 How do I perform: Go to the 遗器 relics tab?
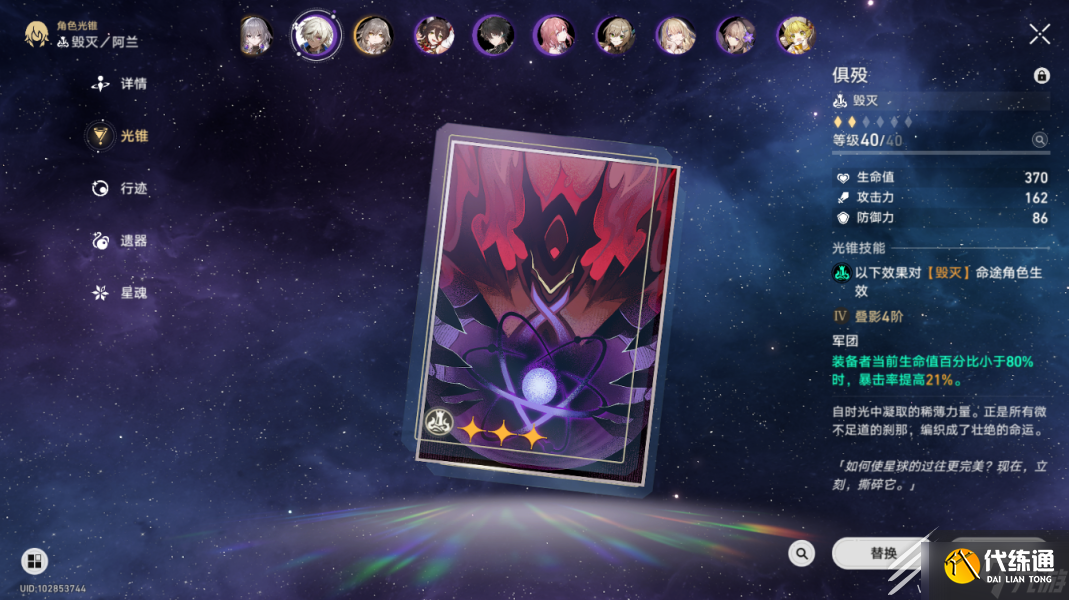pos(120,240)
